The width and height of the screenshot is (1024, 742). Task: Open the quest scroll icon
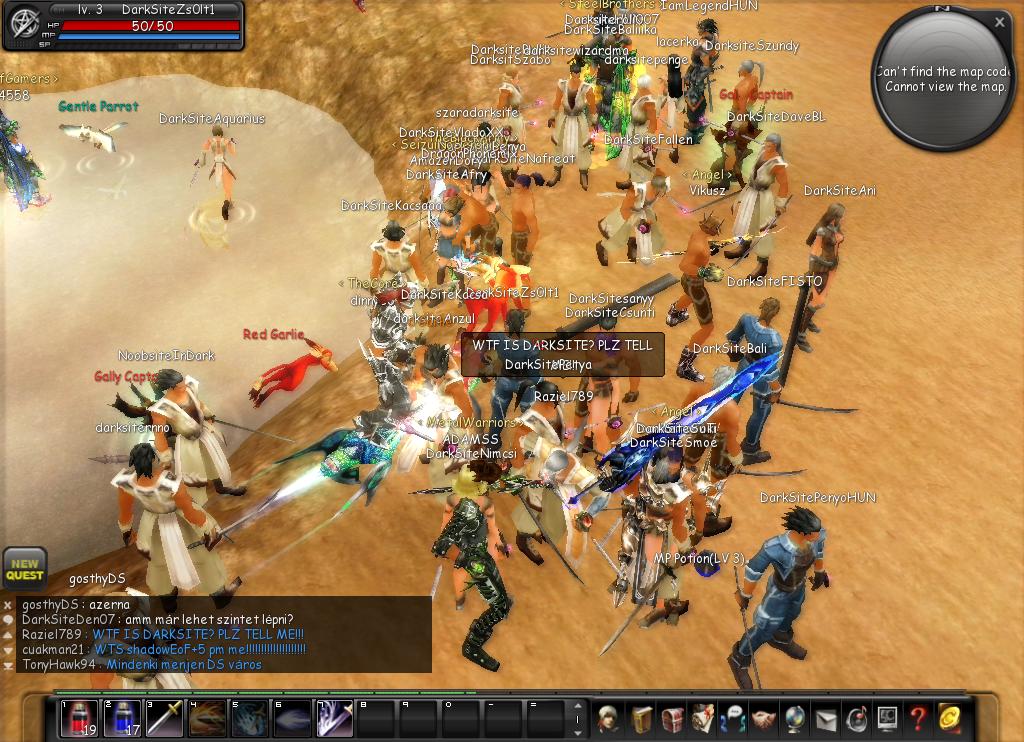tap(703, 718)
